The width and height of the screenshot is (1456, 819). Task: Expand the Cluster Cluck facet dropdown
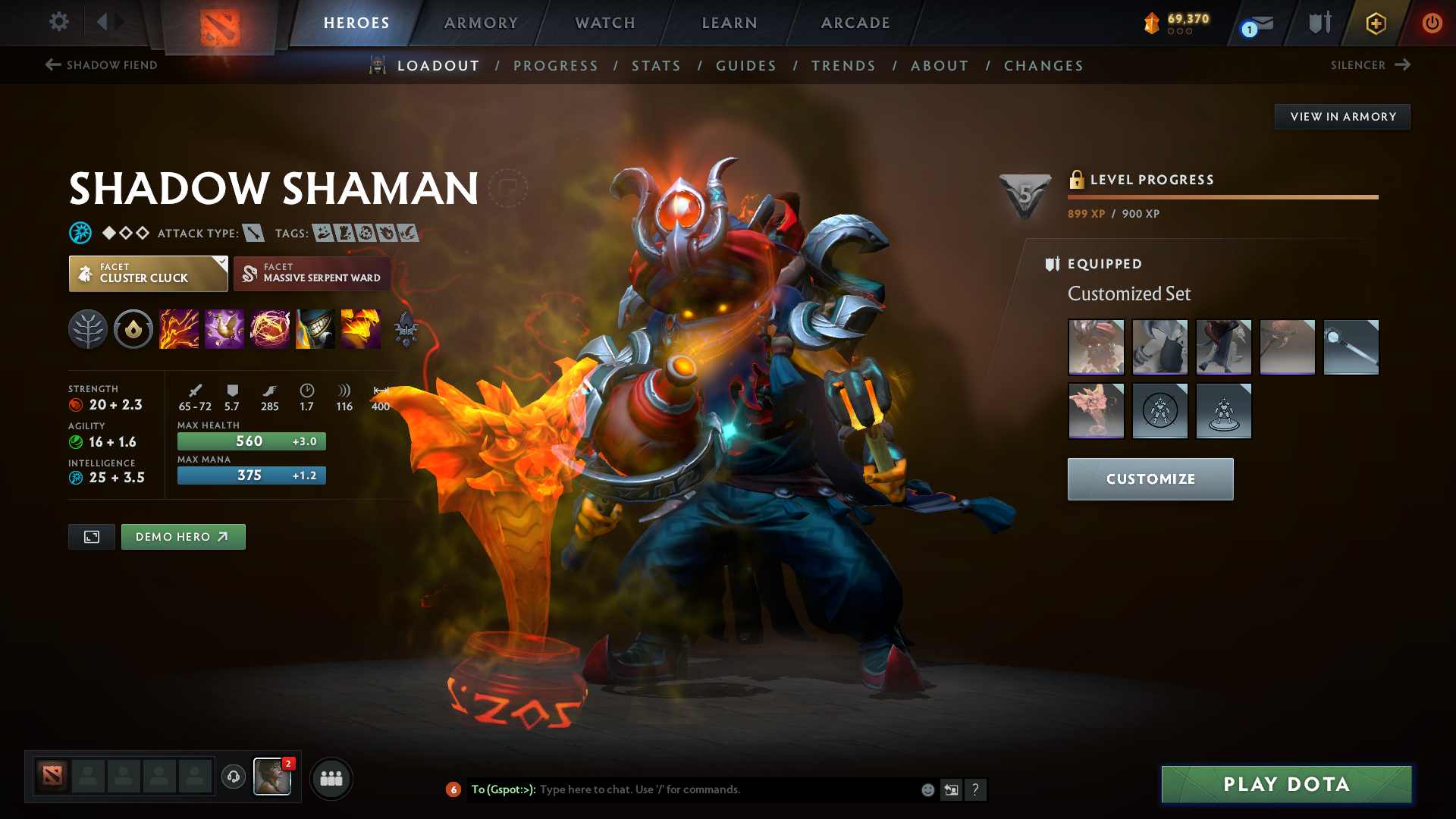[x=221, y=263]
